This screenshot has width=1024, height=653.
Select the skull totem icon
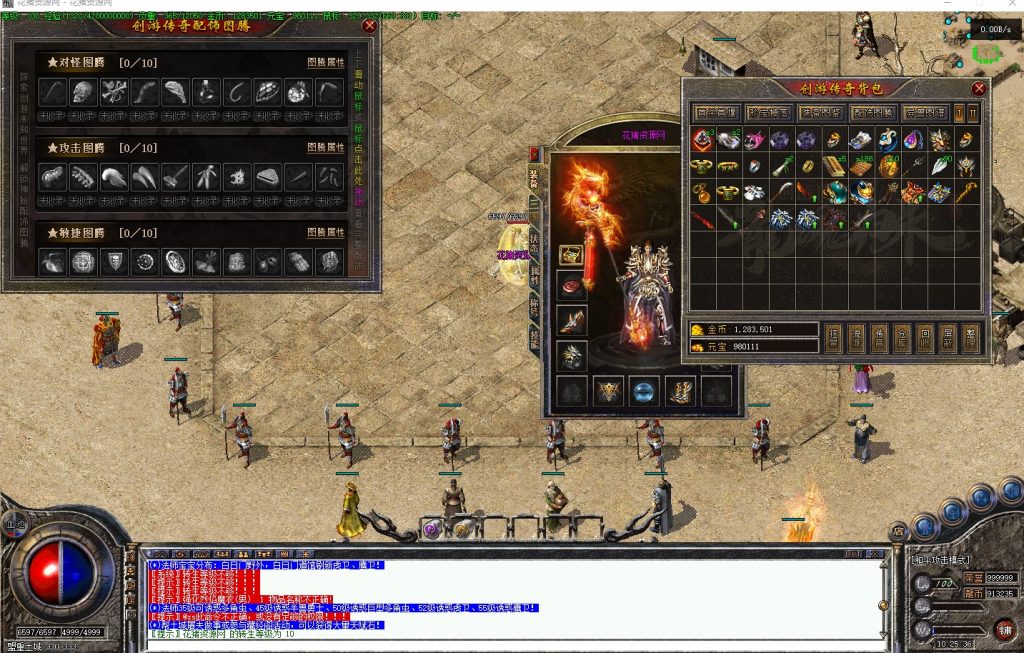[x=83, y=92]
